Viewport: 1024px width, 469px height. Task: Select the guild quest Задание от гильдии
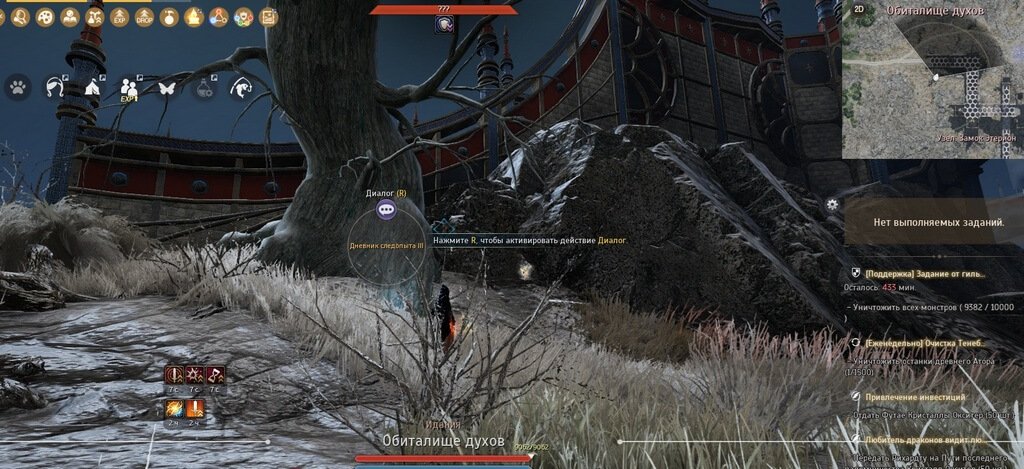tap(925, 273)
